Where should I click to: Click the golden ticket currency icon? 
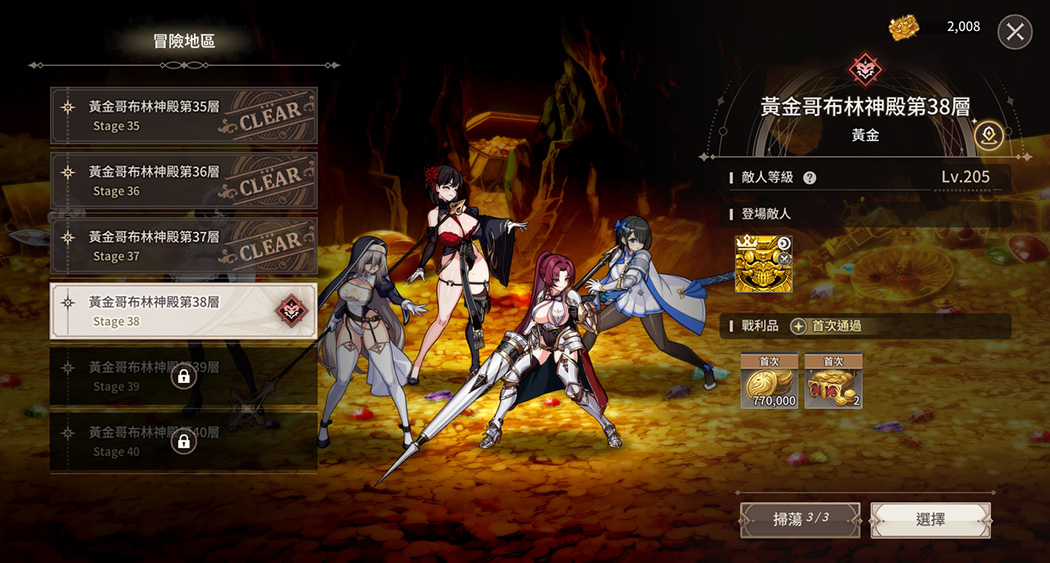point(902,28)
